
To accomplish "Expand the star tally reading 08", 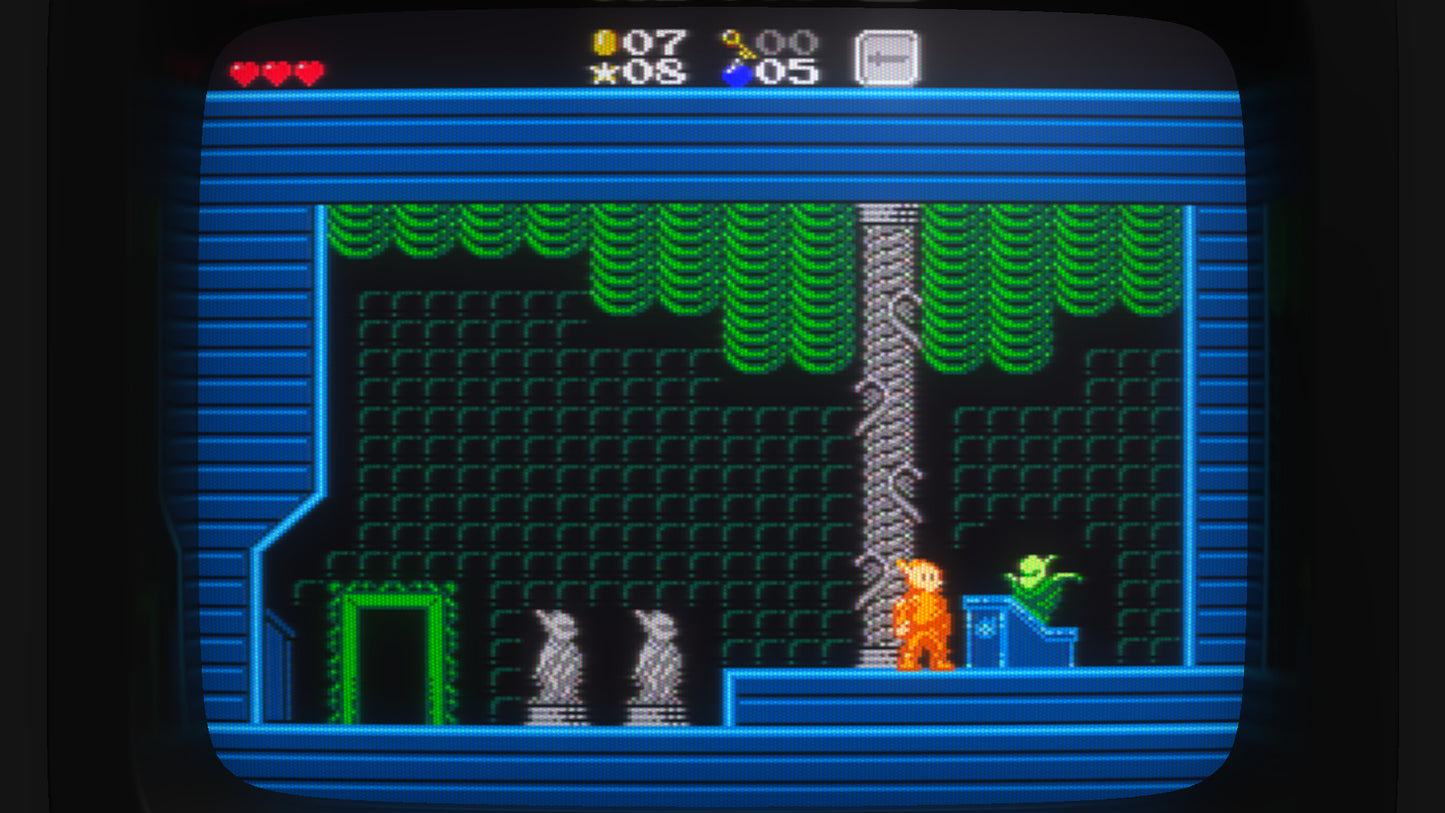I will tap(655, 72).
